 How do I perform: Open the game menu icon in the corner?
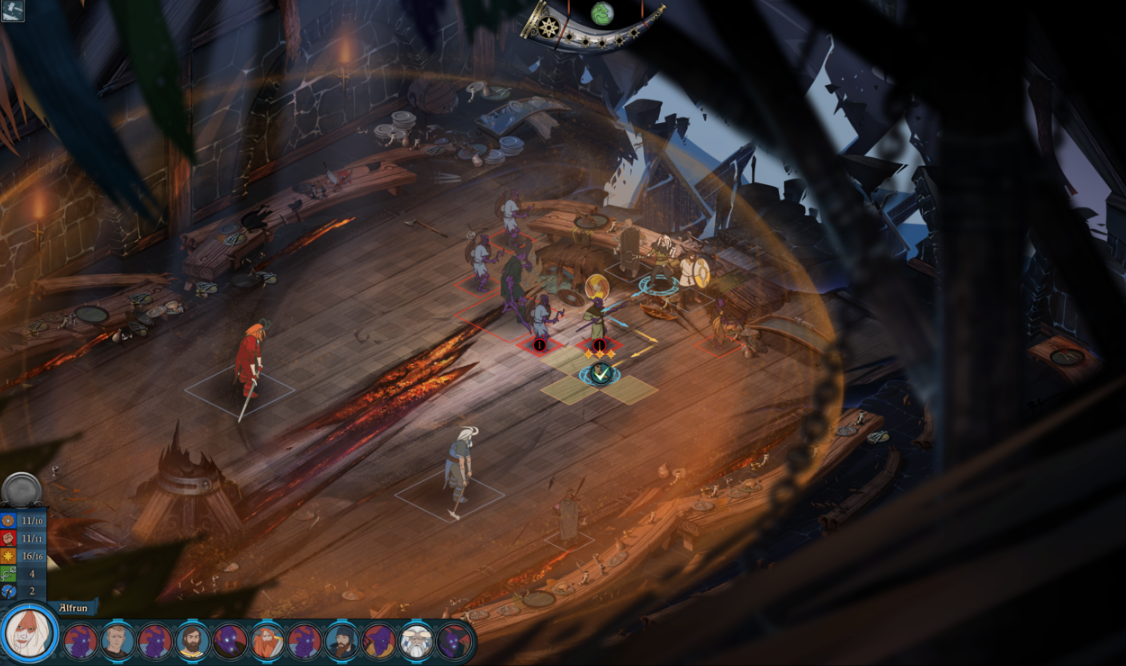pyautogui.click(x=12, y=11)
